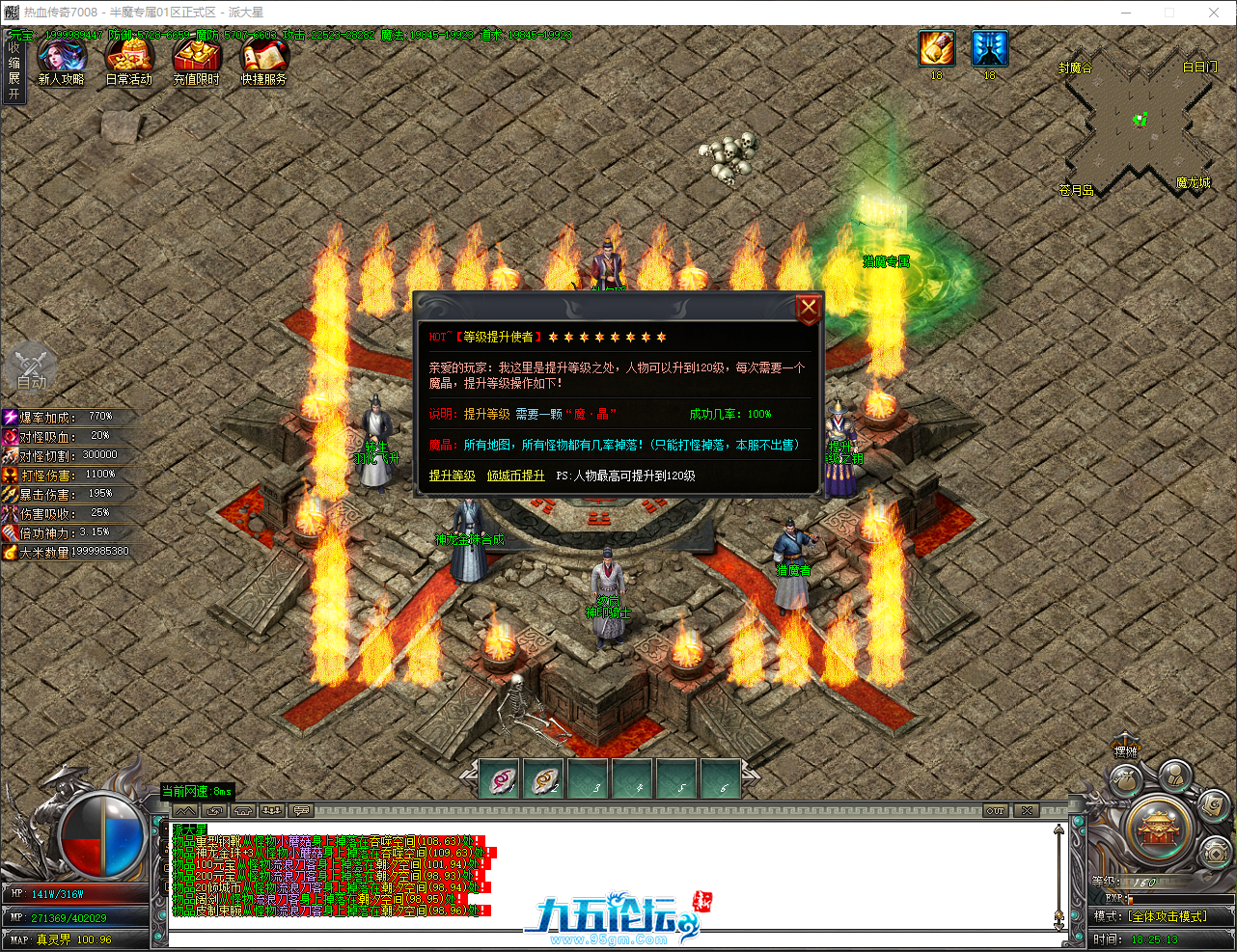This screenshot has width=1237, height=952.
Task: Click the equipment icon in bottom-right panel
Action: point(1215,852)
